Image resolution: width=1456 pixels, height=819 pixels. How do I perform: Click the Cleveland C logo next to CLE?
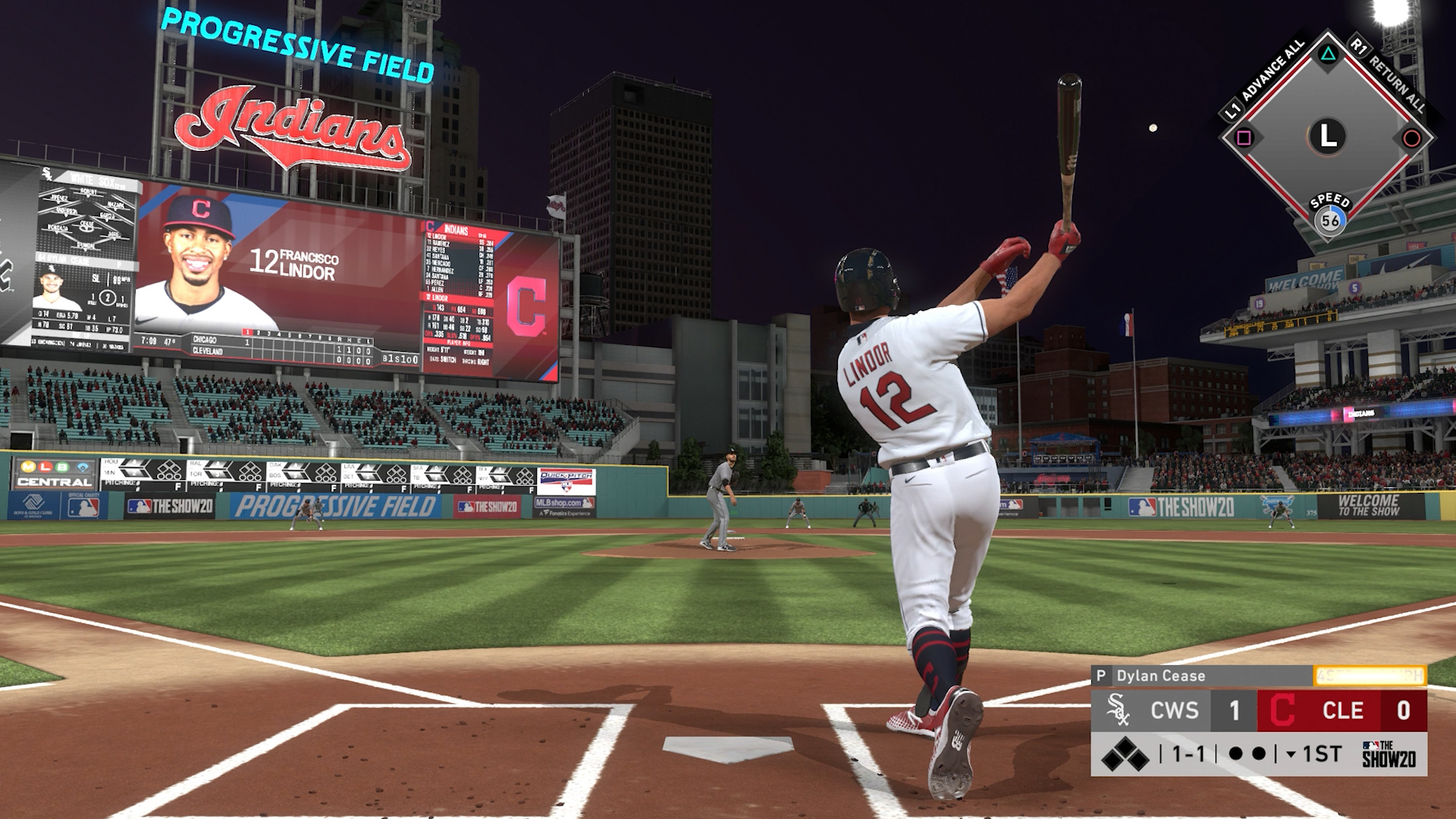1282,711
